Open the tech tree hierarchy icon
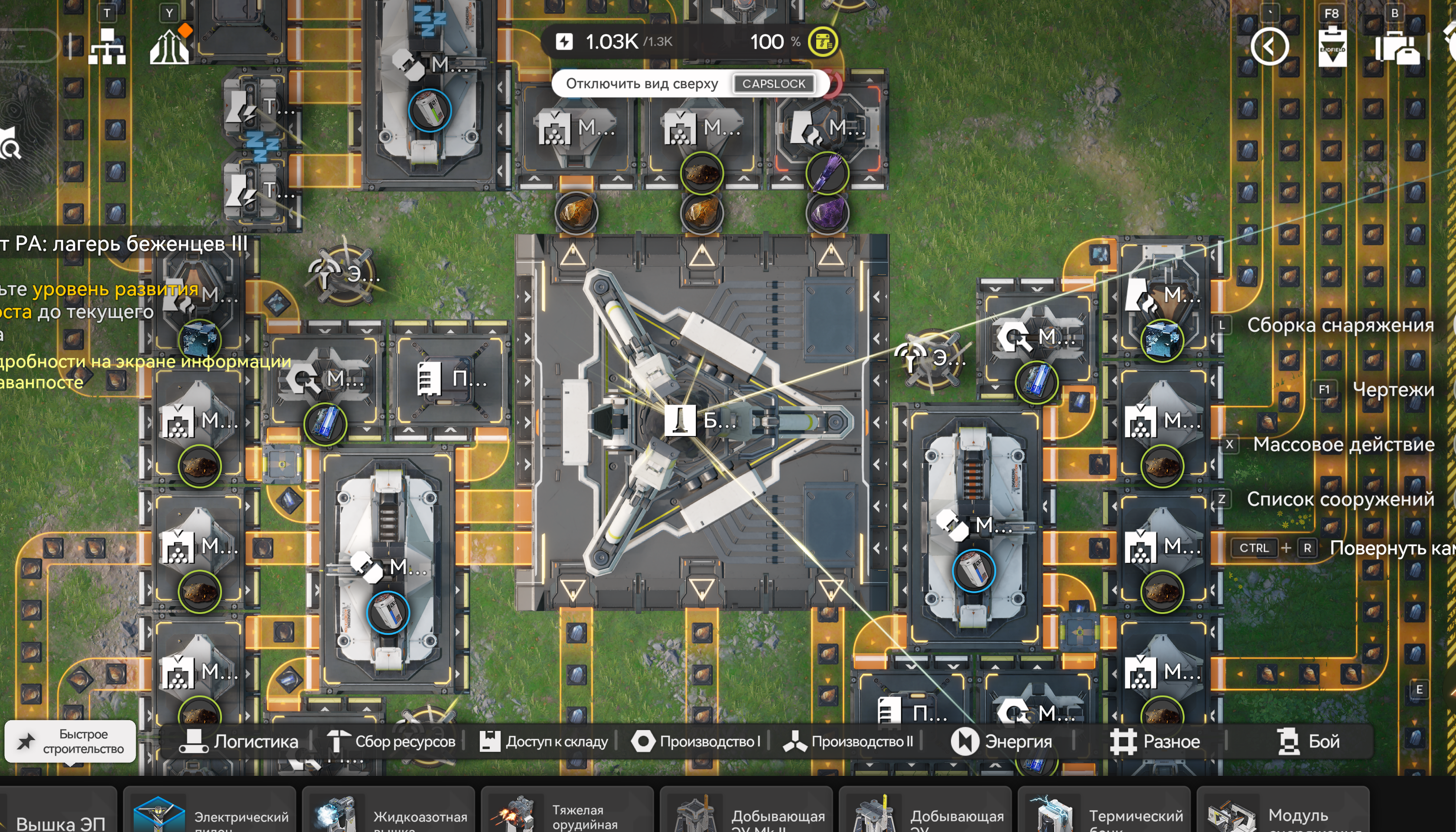1456x832 pixels. [107, 46]
